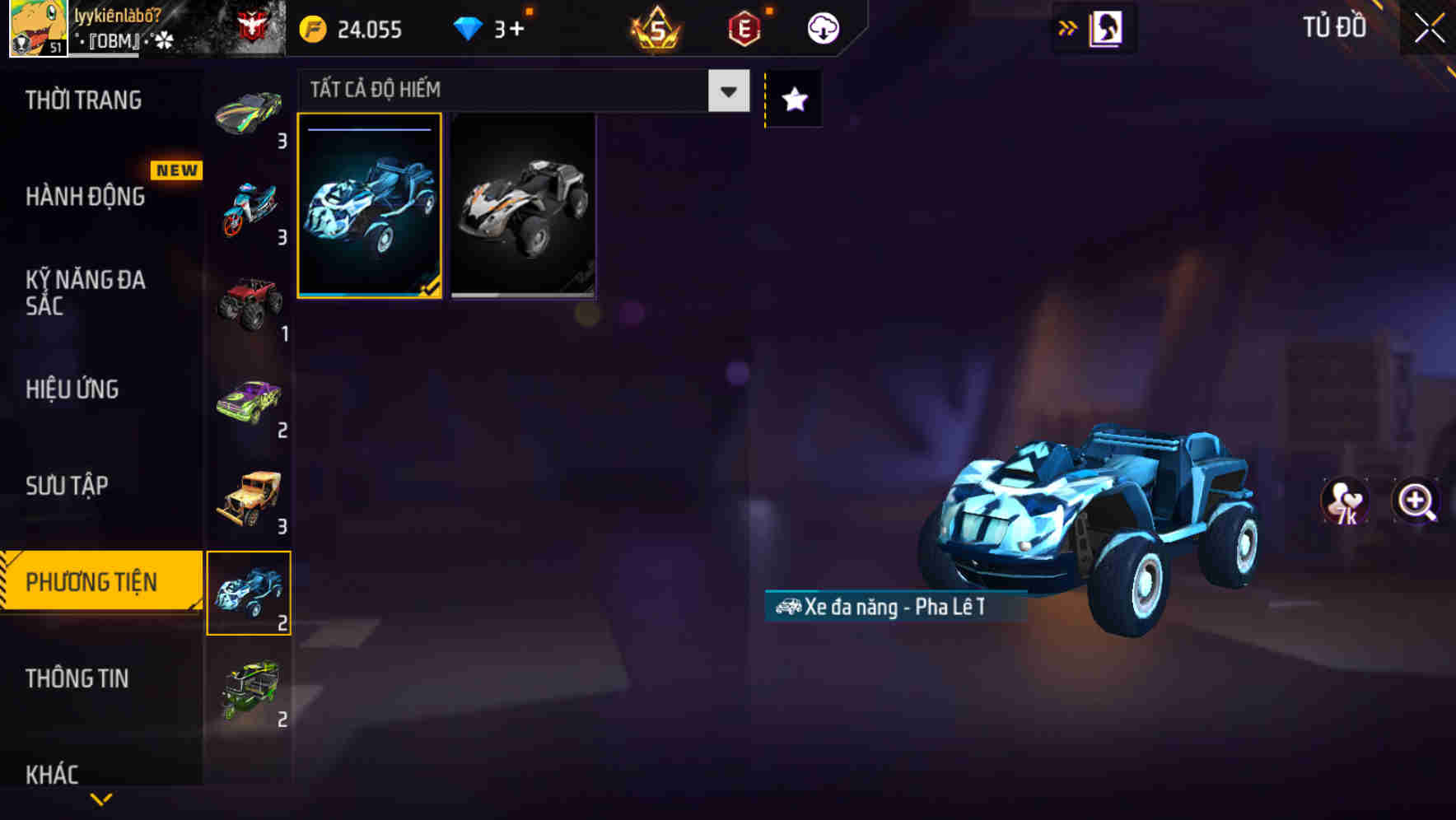Click the double-arrow icon near top right
This screenshot has width=1456, height=820.
pos(1068,26)
